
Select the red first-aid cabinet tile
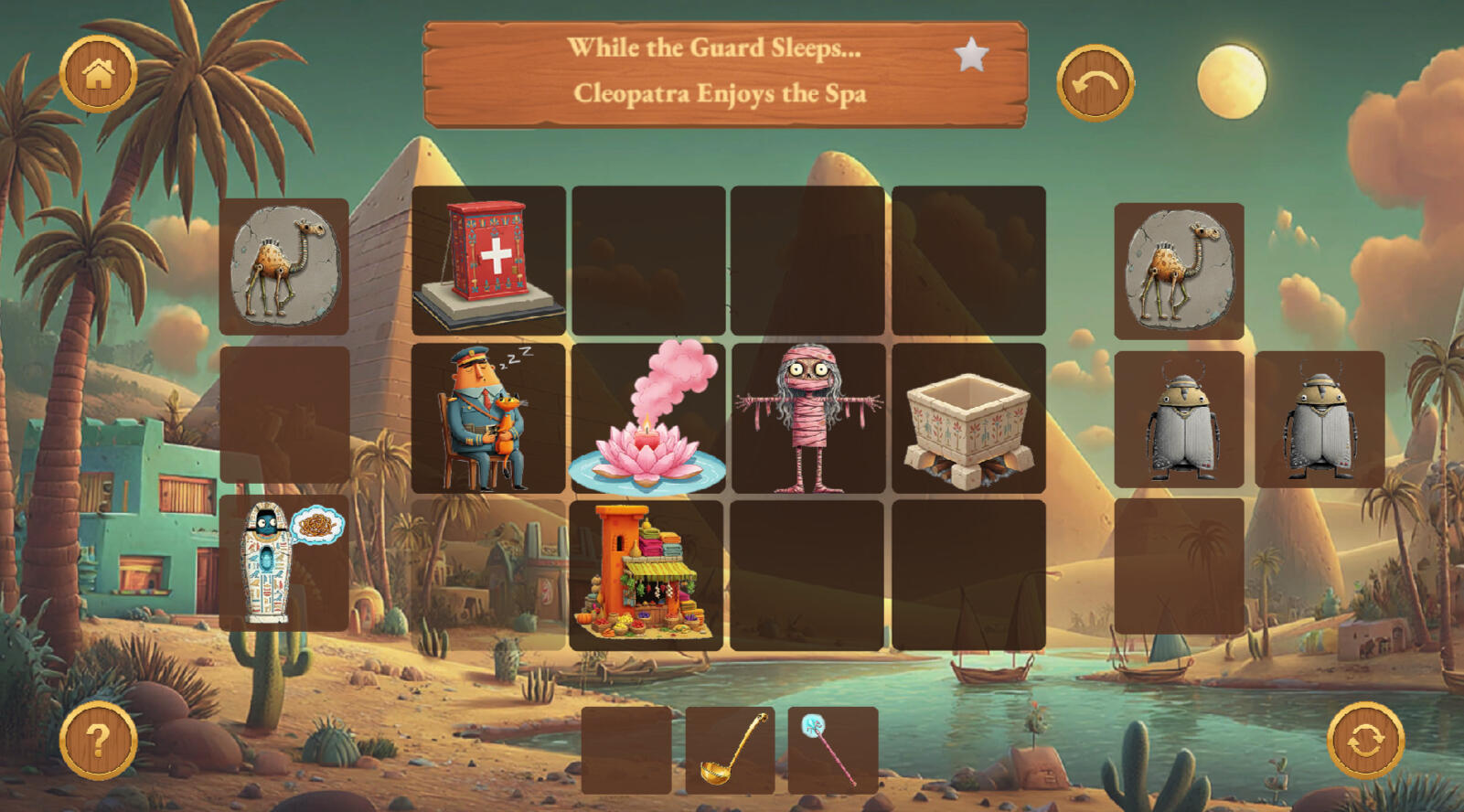point(488,262)
